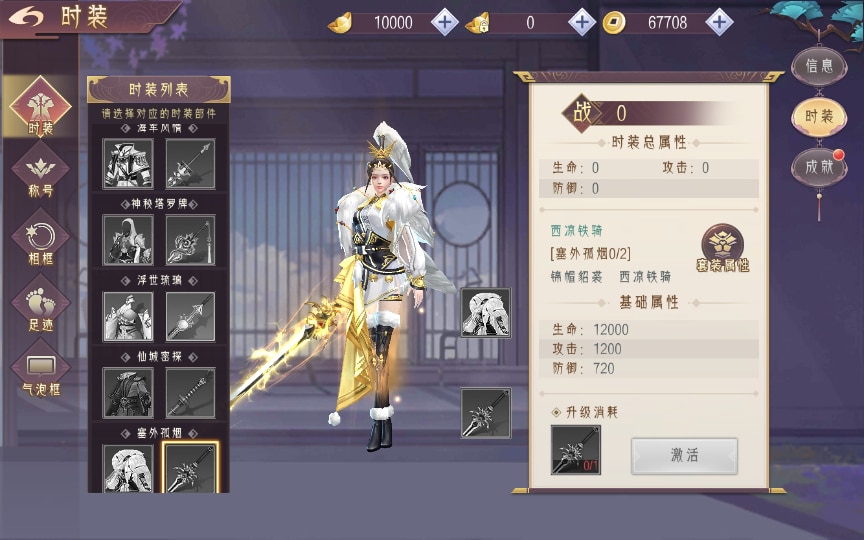Activate the fashion with the 激活 button
864x540 pixels.
pos(684,455)
